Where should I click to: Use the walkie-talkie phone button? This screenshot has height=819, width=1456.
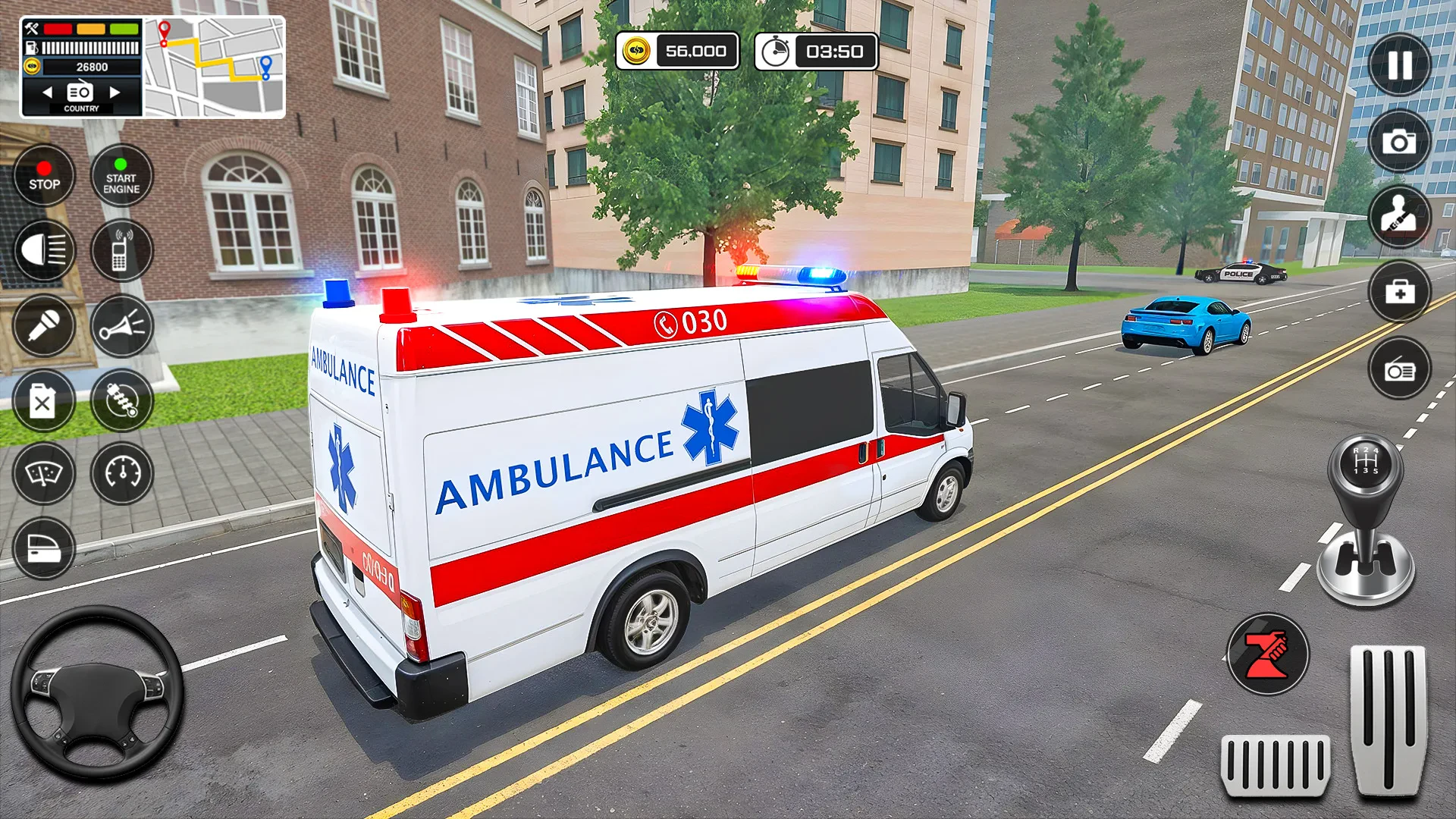click(x=121, y=250)
